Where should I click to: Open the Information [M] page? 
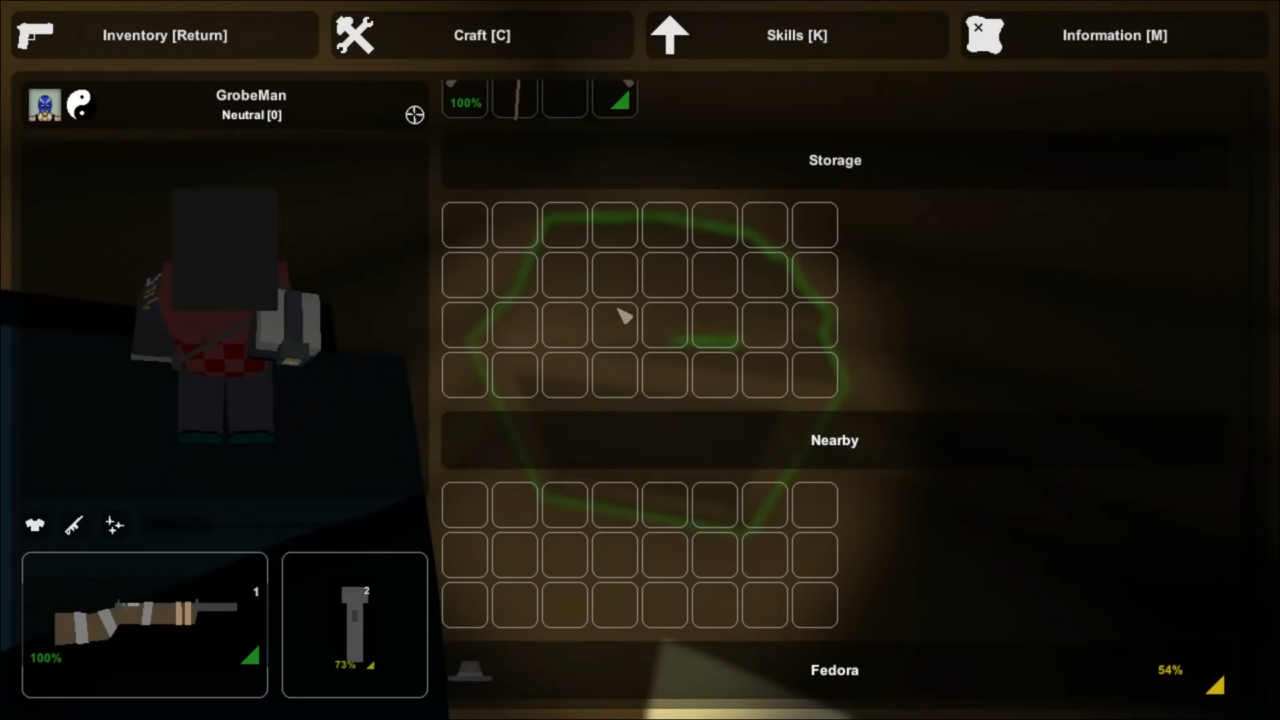pyautogui.click(x=1114, y=35)
